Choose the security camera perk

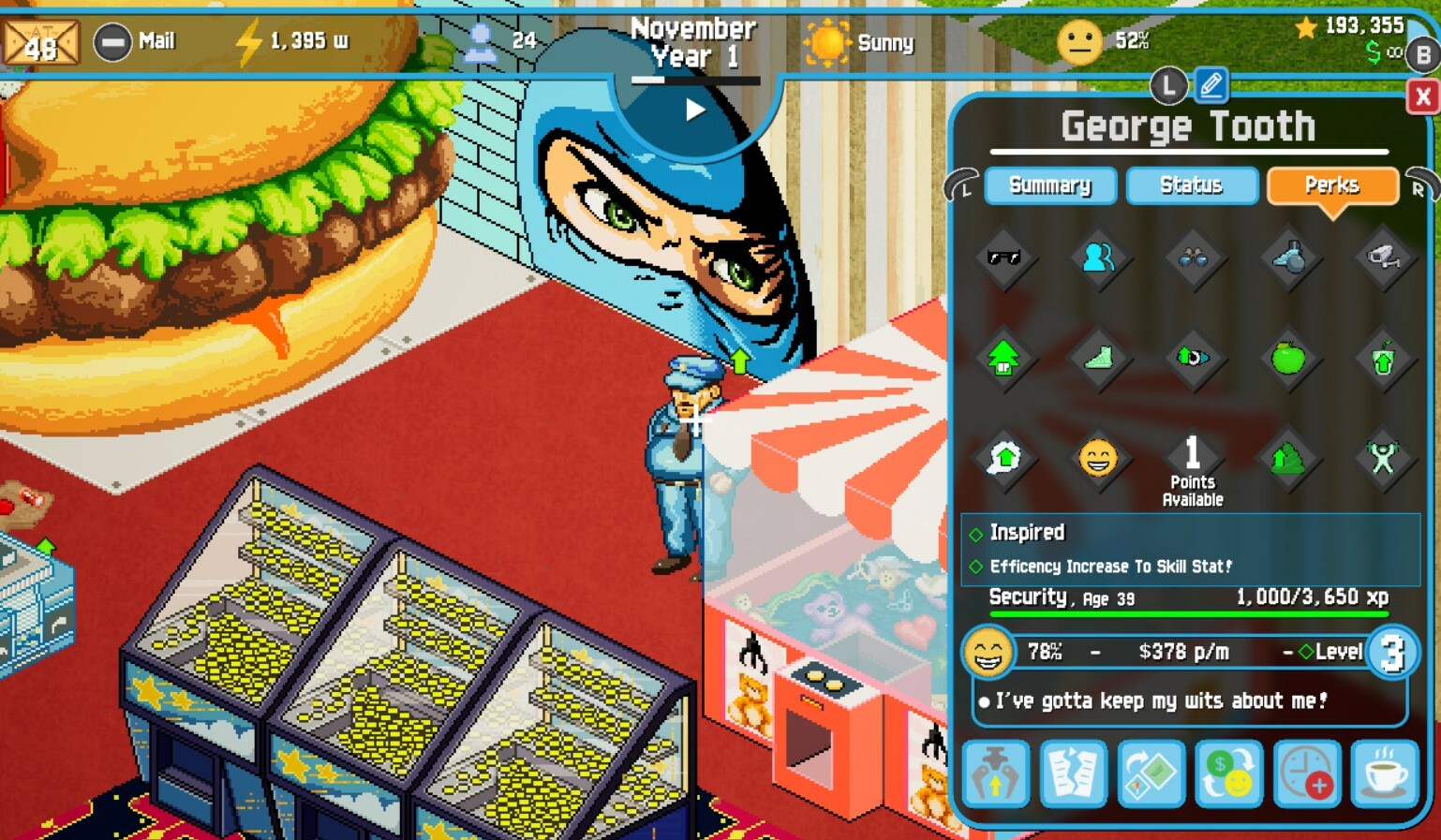coord(1383,260)
